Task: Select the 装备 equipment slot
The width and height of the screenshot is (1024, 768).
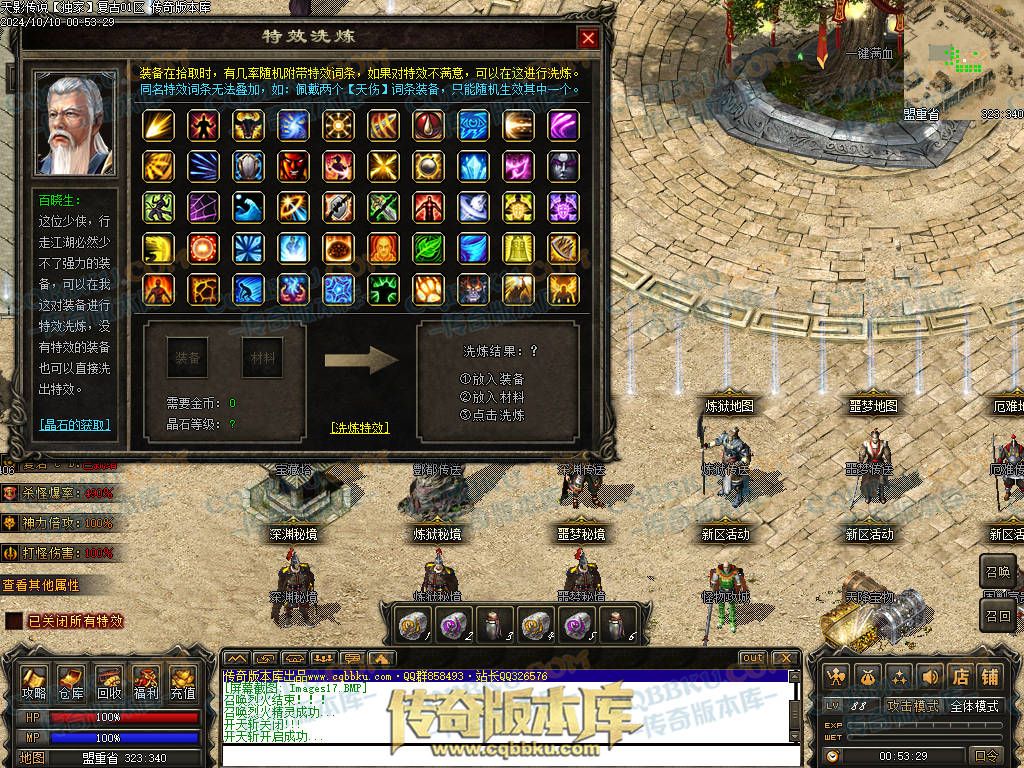Action: [187, 357]
